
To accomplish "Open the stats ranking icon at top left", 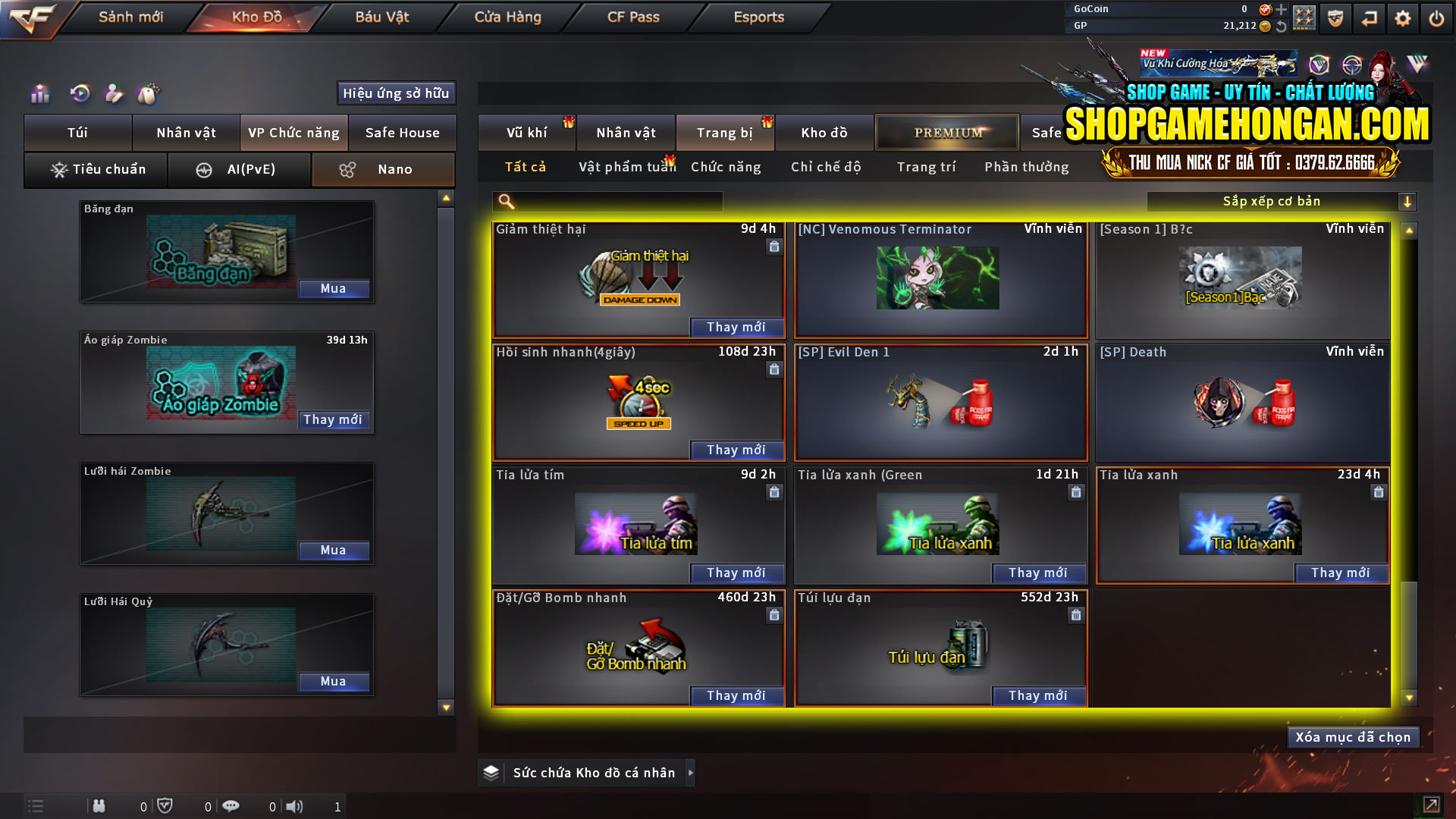I will [x=39, y=93].
